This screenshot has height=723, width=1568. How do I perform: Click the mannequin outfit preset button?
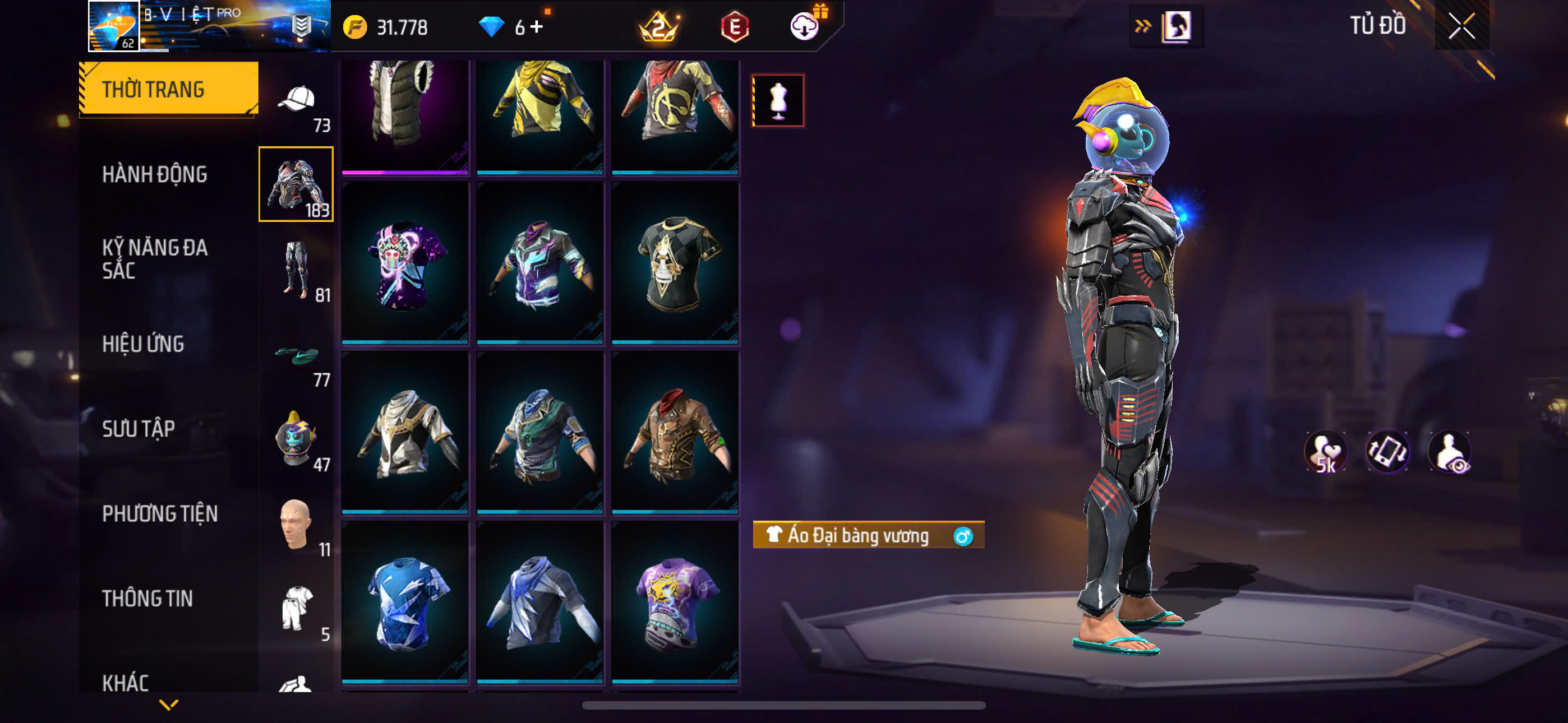tap(778, 100)
